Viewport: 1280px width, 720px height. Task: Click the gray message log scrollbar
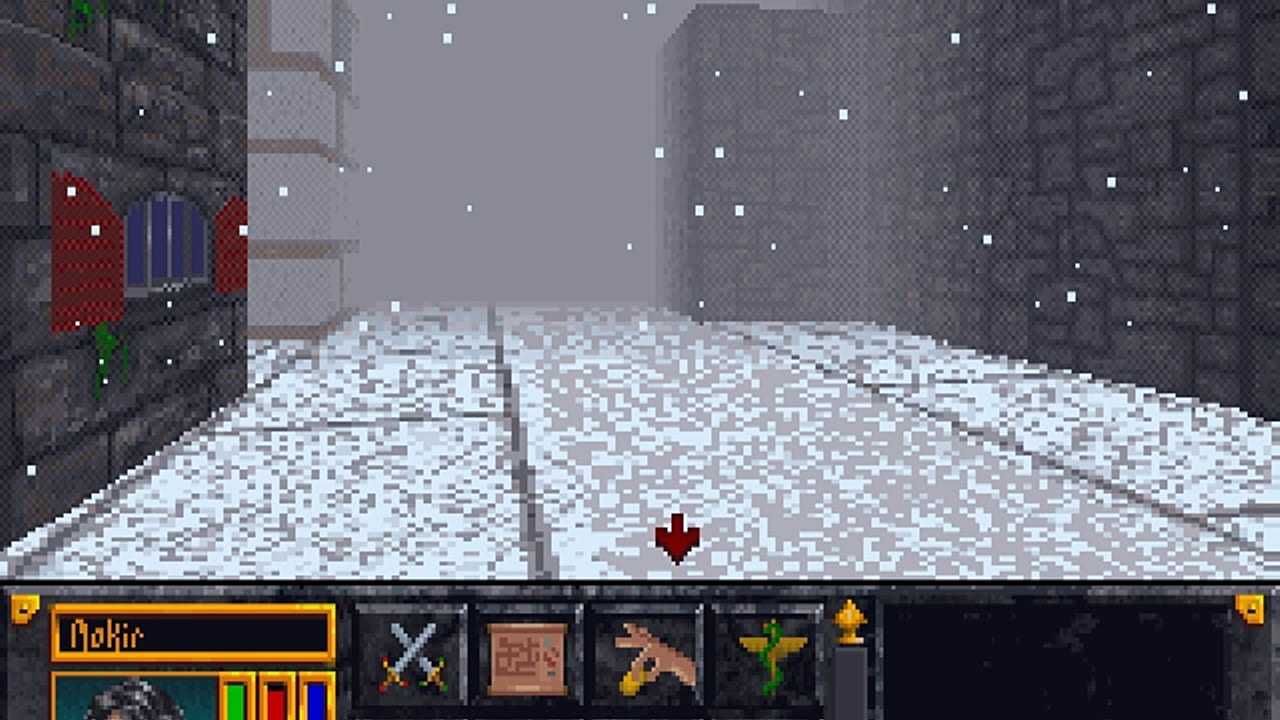coord(852,680)
